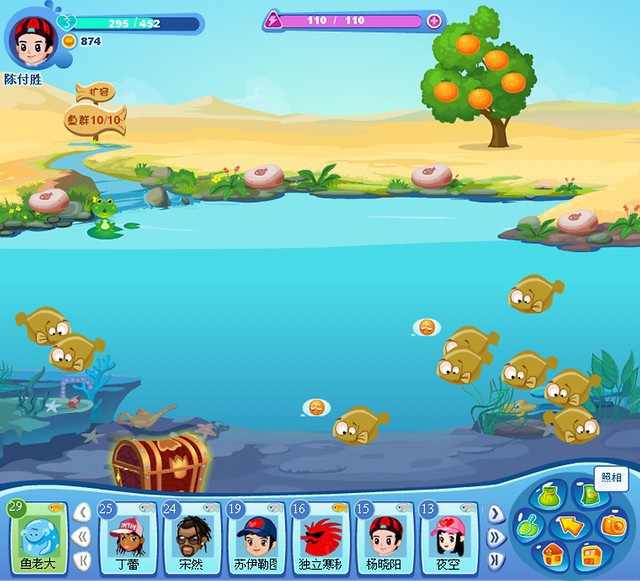640x581 pixels.
Task: Show next friend with single right arrow
Action: pos(494,515)
